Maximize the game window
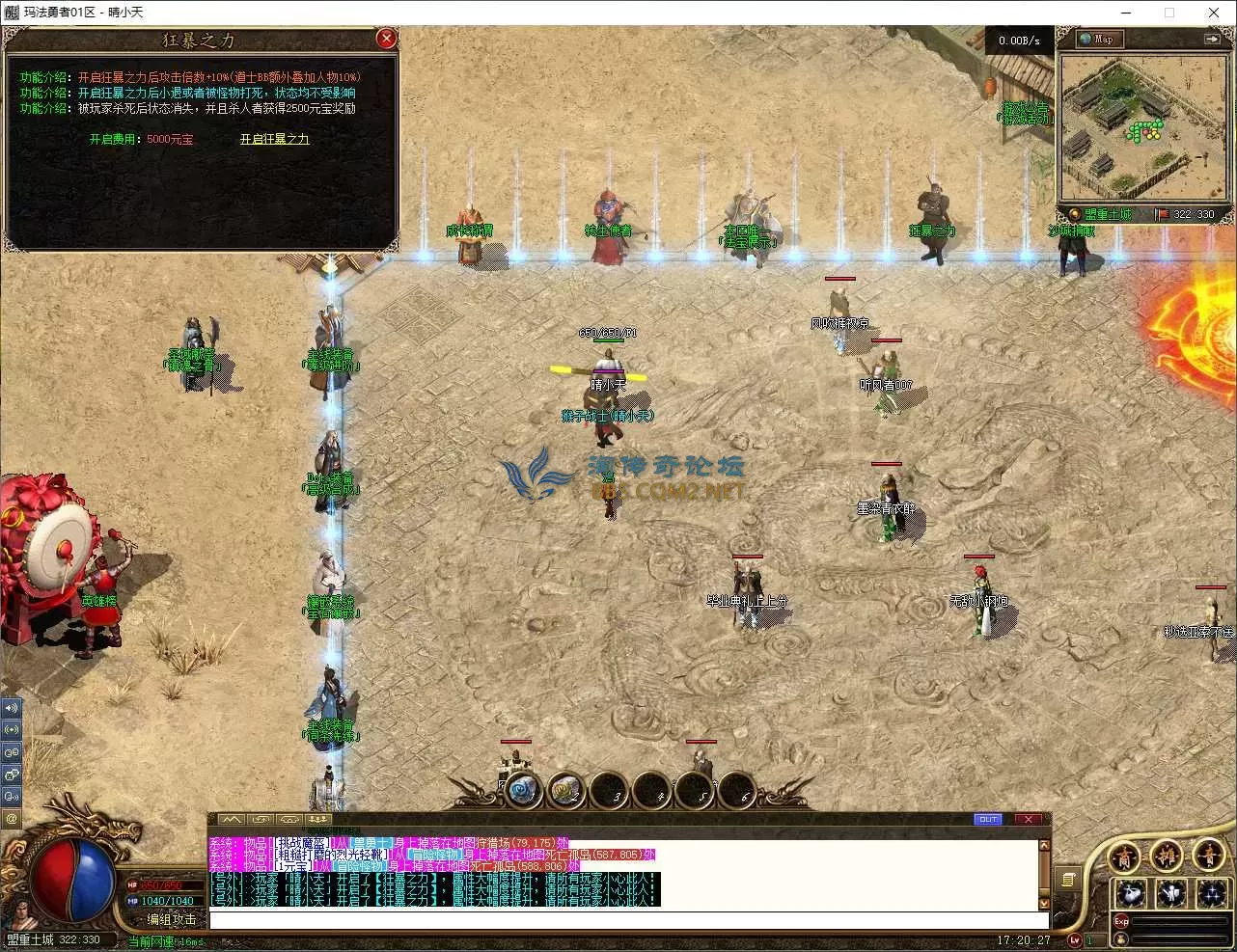The image size is (1237, 952). pyautogui.click(x=1169, y=13)
